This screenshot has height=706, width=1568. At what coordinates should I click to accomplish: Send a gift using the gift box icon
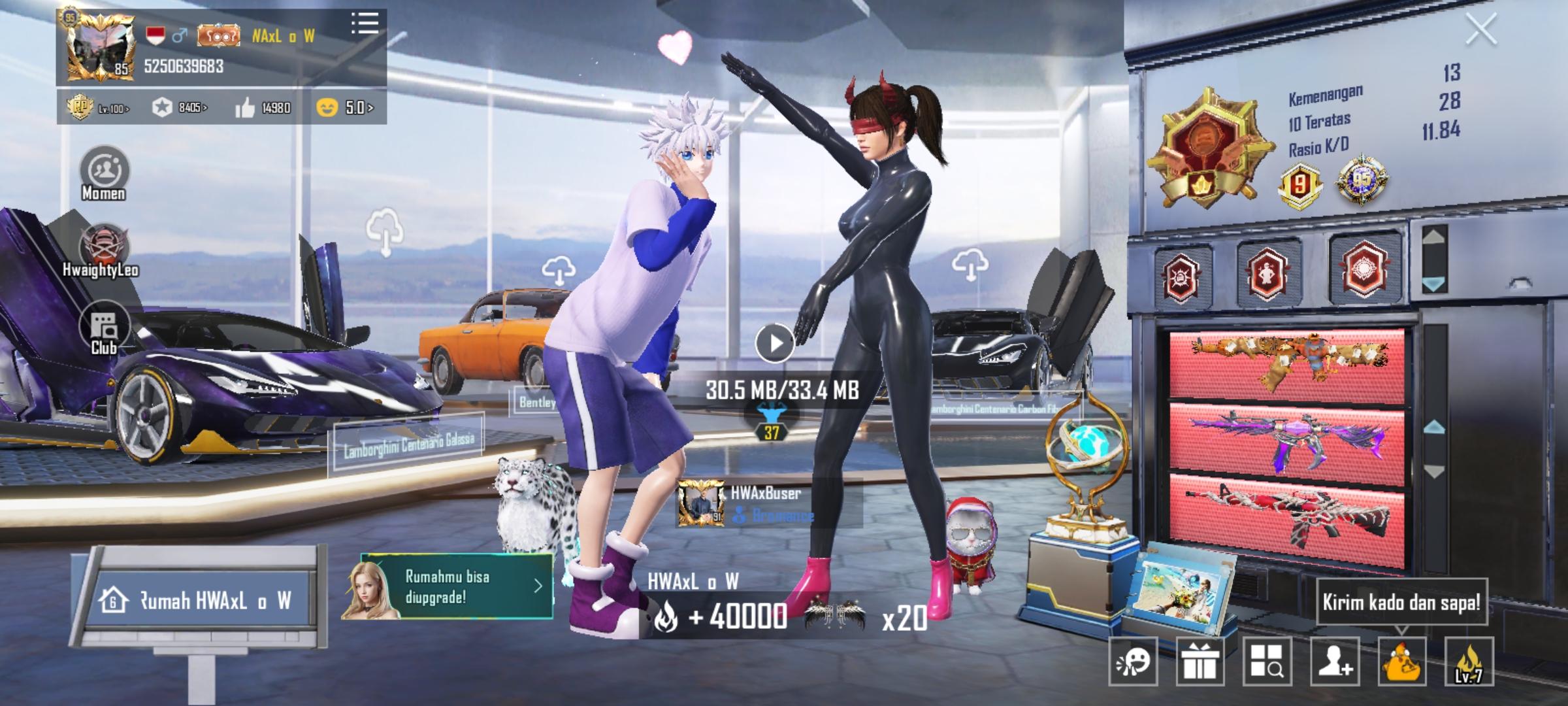1200,662
